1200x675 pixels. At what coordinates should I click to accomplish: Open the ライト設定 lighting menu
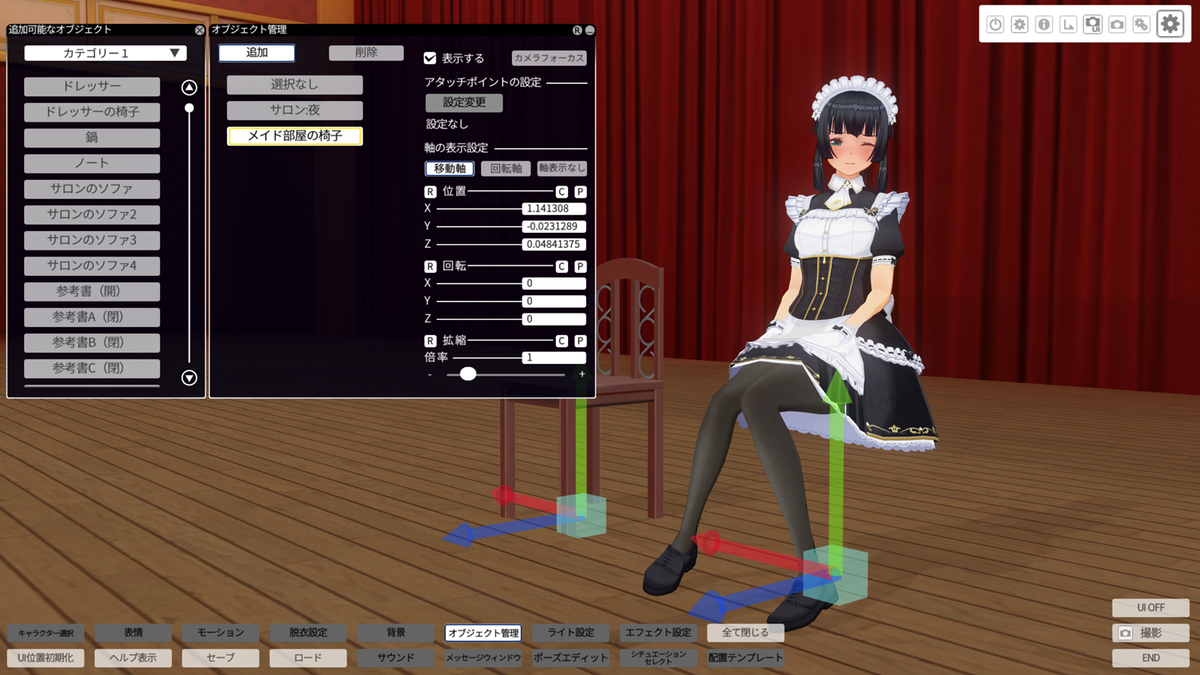pos(571,633)
